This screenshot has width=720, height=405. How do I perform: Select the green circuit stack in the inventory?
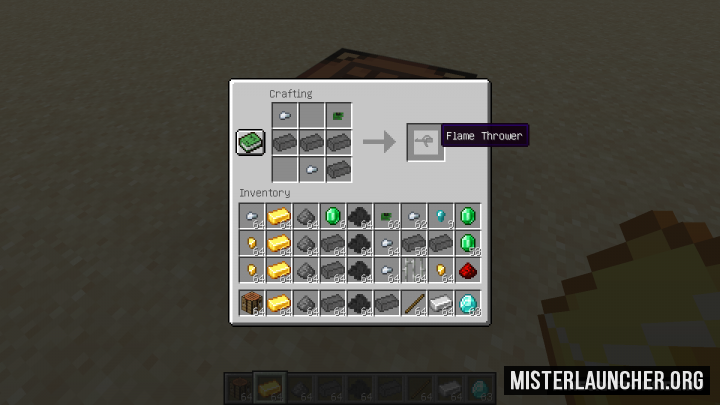(x=386, y=215)
